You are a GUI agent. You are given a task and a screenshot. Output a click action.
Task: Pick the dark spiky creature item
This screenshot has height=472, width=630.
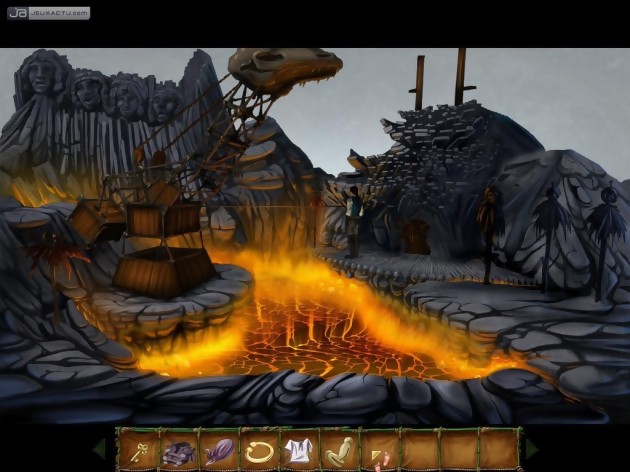(177, 449)
